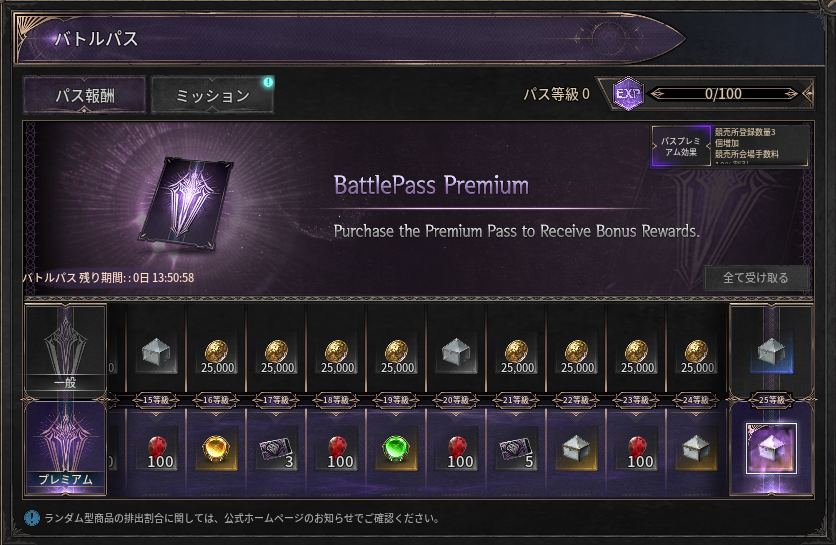Choose the level 23 premium red gem reward
Screen dimensions: 836x545
click(637, 448)
